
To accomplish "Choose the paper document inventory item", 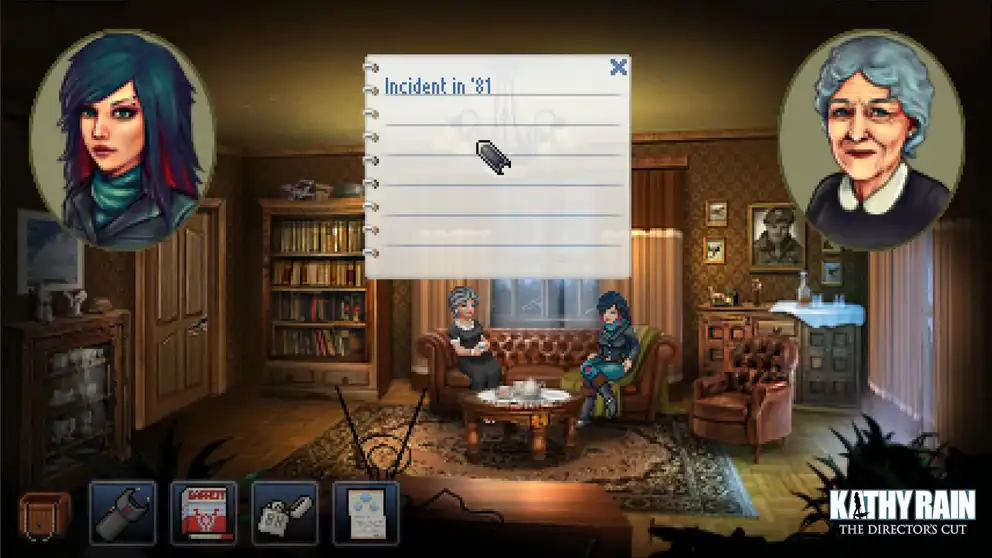I will pos(366,514).
